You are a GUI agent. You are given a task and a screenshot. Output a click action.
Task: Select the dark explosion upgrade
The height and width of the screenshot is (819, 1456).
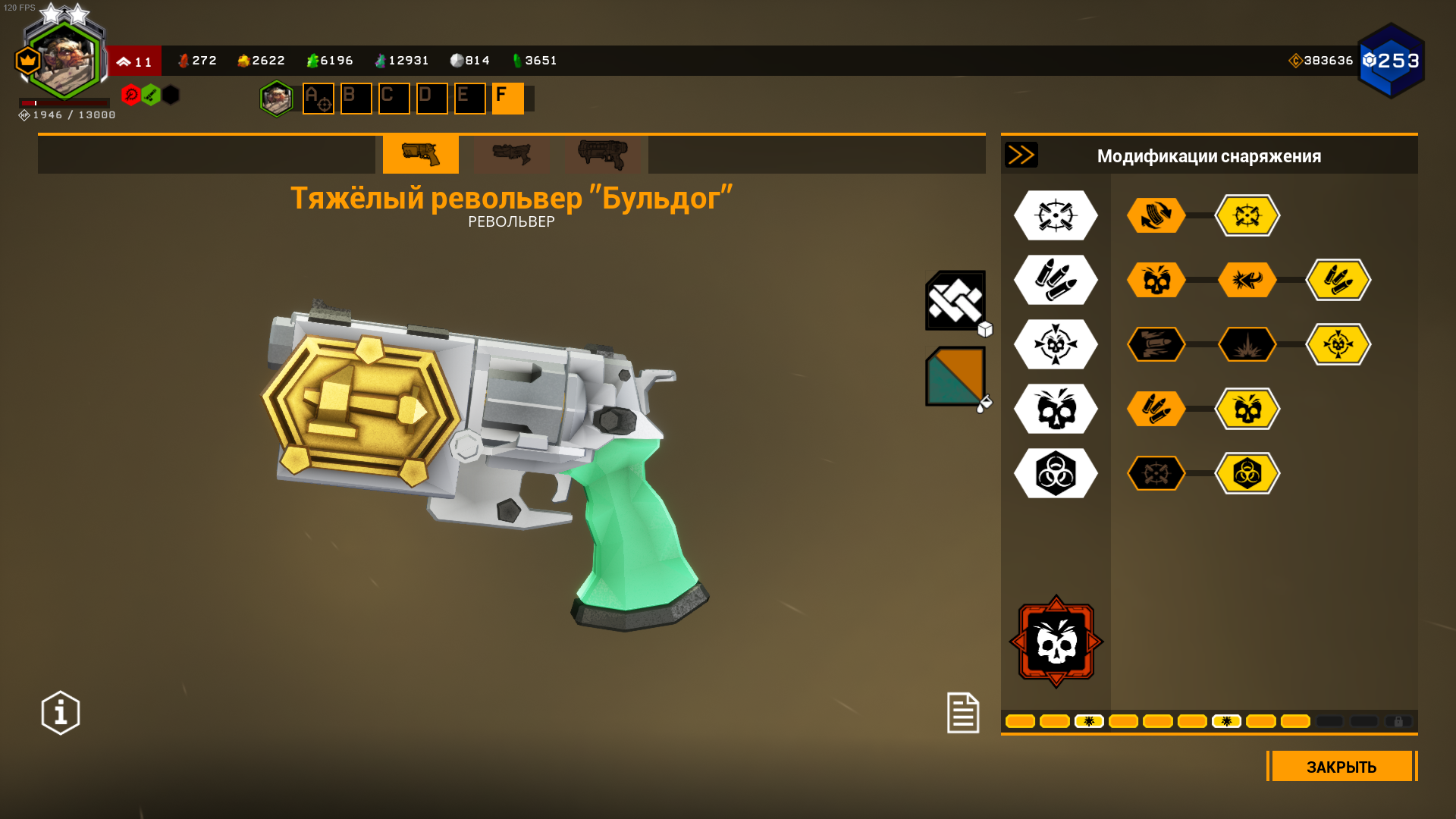point(1247,344)
